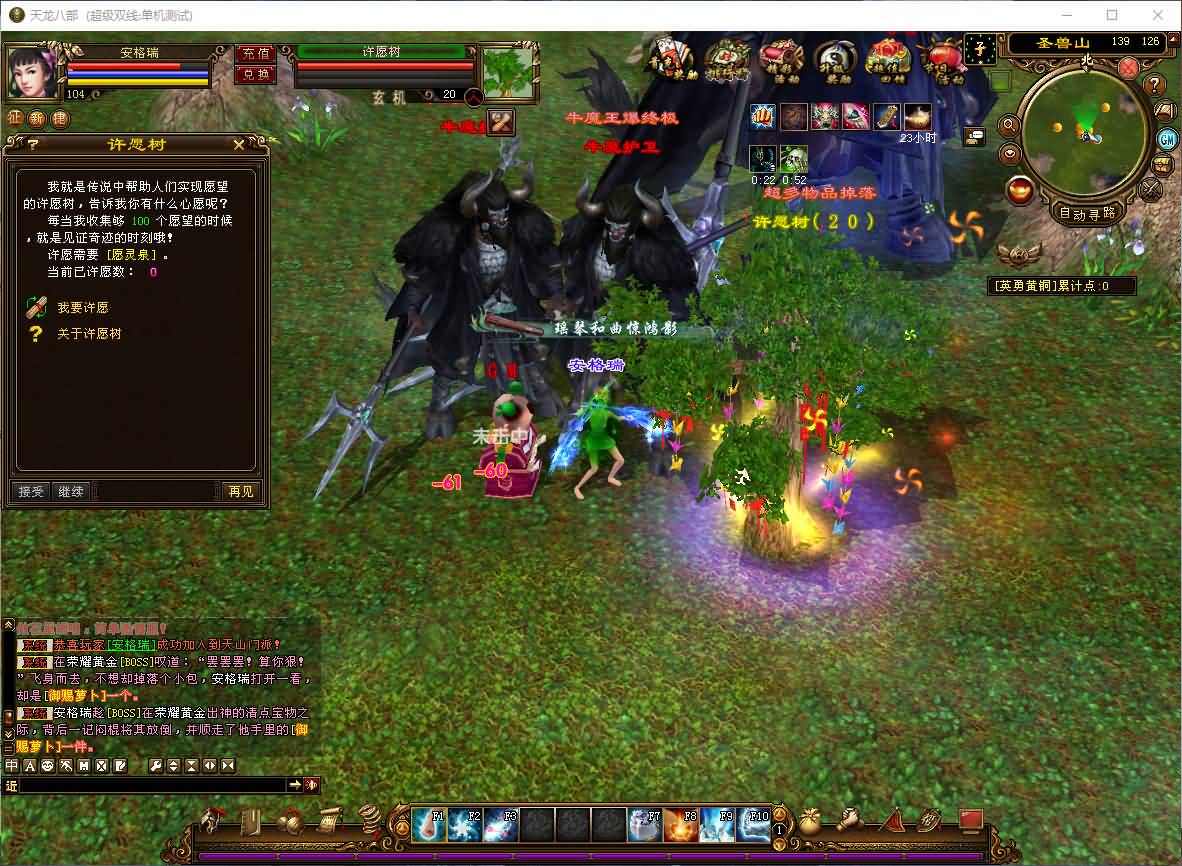Click the player portrait of 安格瑞
The height and width of the screenshot is (866, 1182).
34,70
